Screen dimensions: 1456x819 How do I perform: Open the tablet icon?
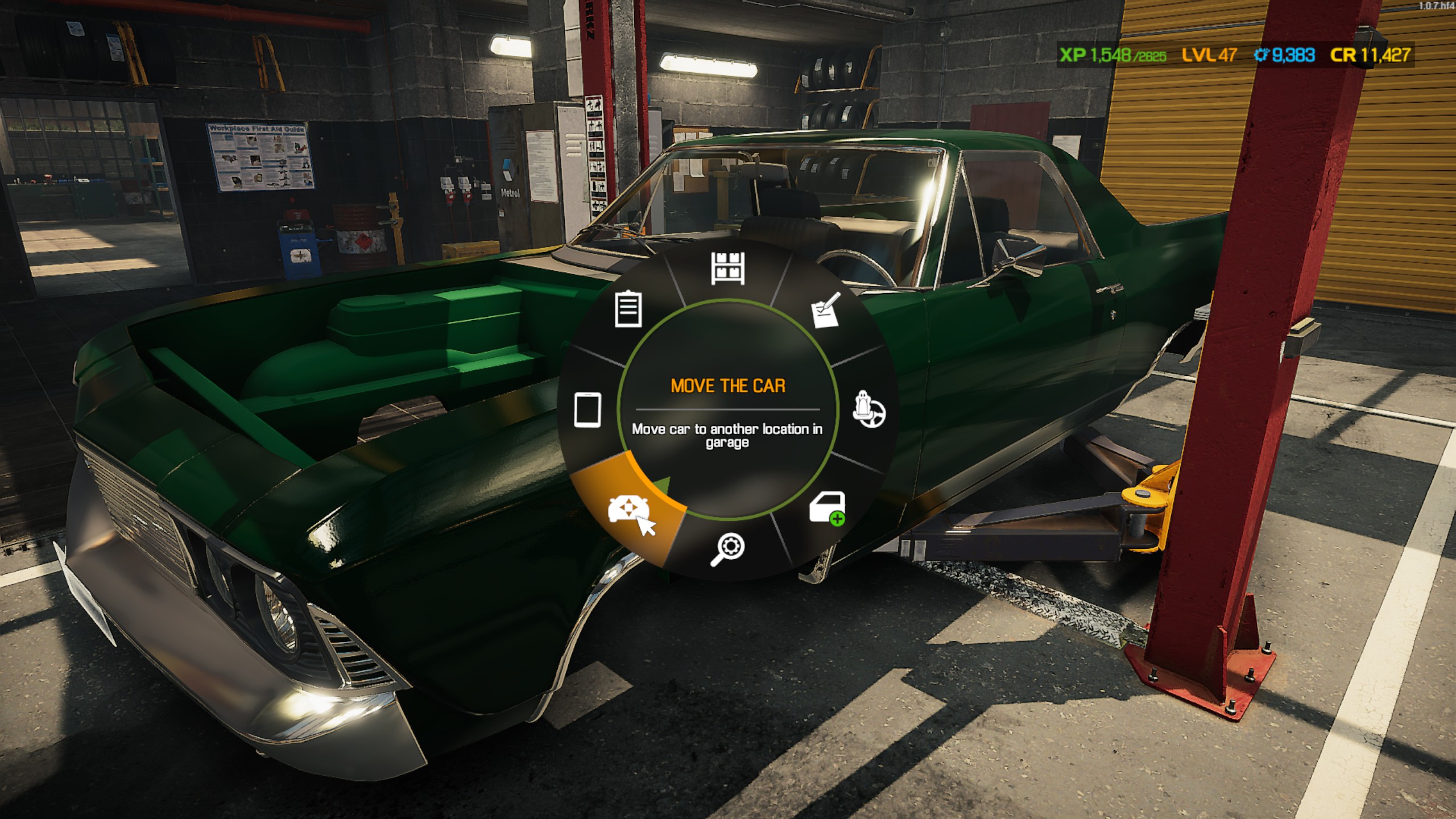coord(588,409)
